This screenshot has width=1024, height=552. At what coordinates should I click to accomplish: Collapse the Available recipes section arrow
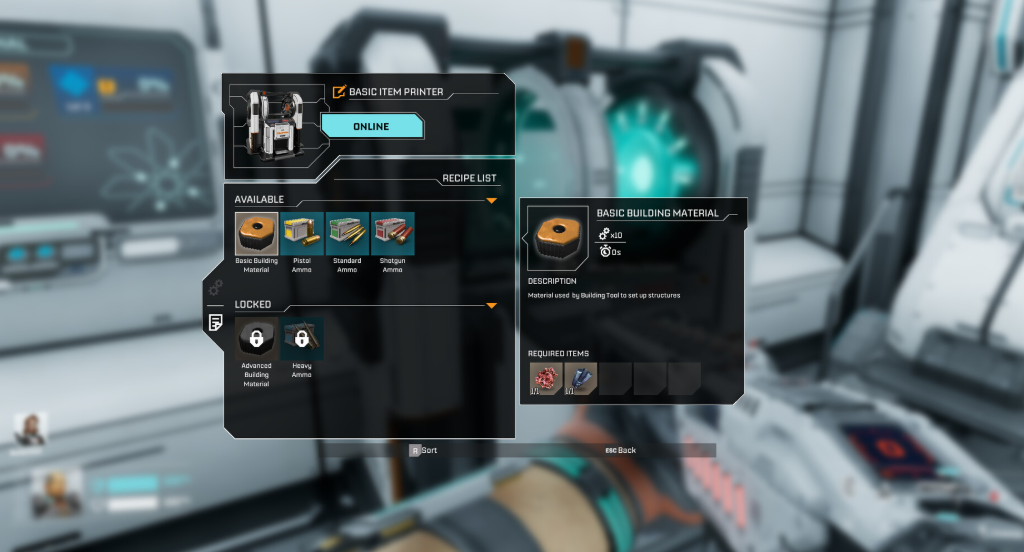tap(491, 200)
